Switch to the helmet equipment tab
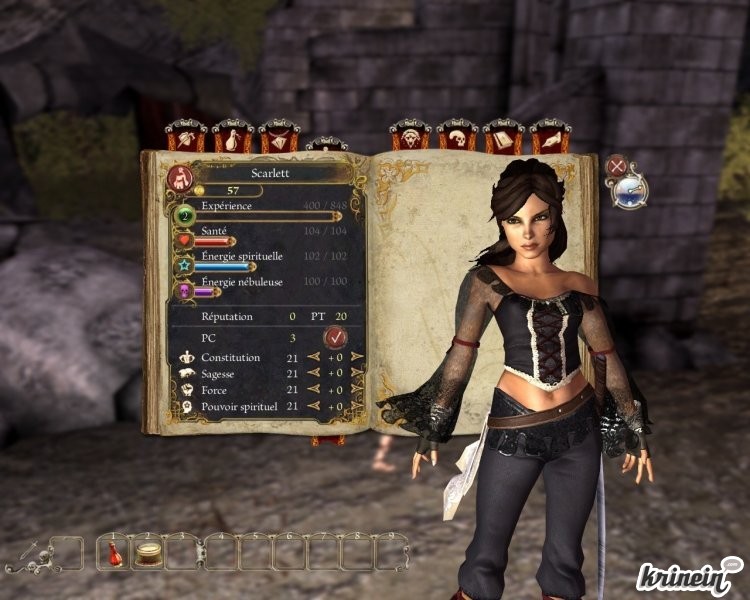The height and width of the screenshot is (600, 750). 185,136
